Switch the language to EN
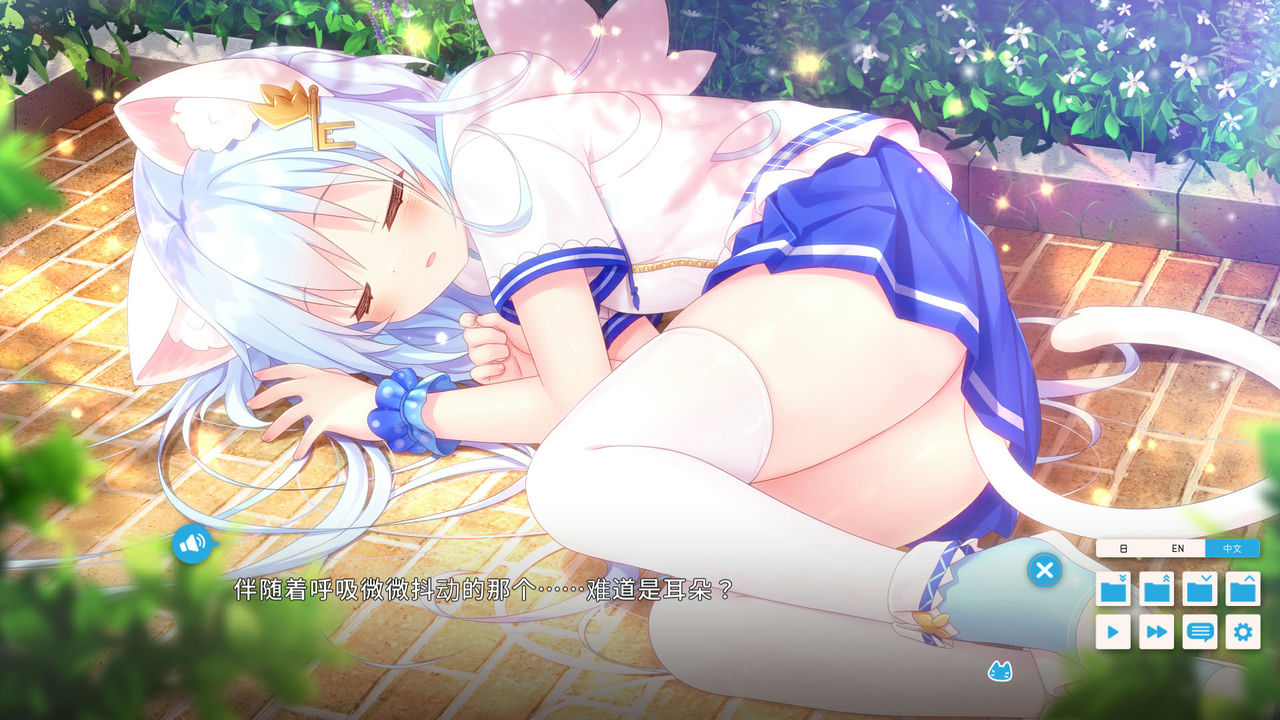 click(1178, 548)
